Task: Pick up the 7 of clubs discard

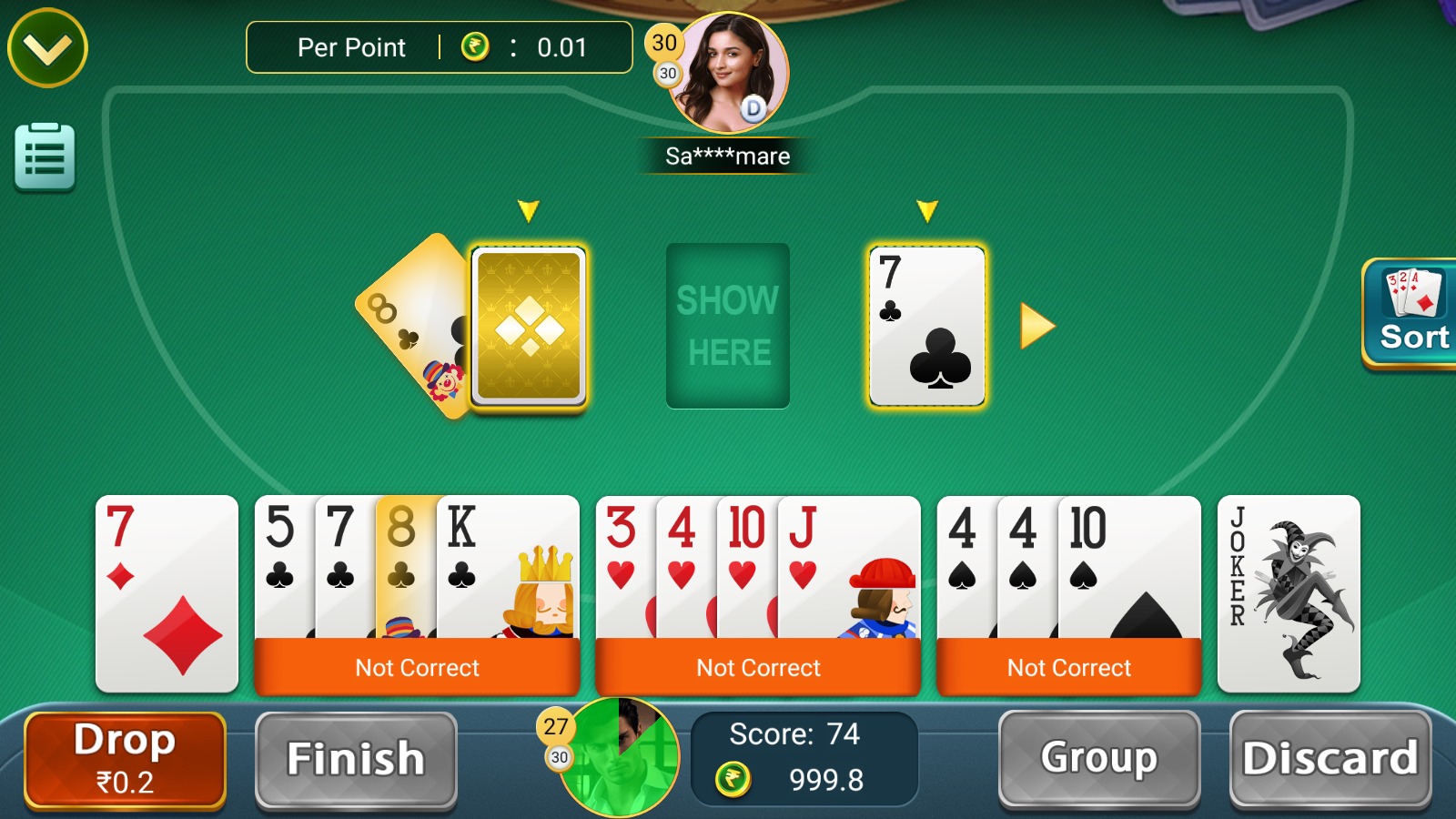Action: coord(927,325)
